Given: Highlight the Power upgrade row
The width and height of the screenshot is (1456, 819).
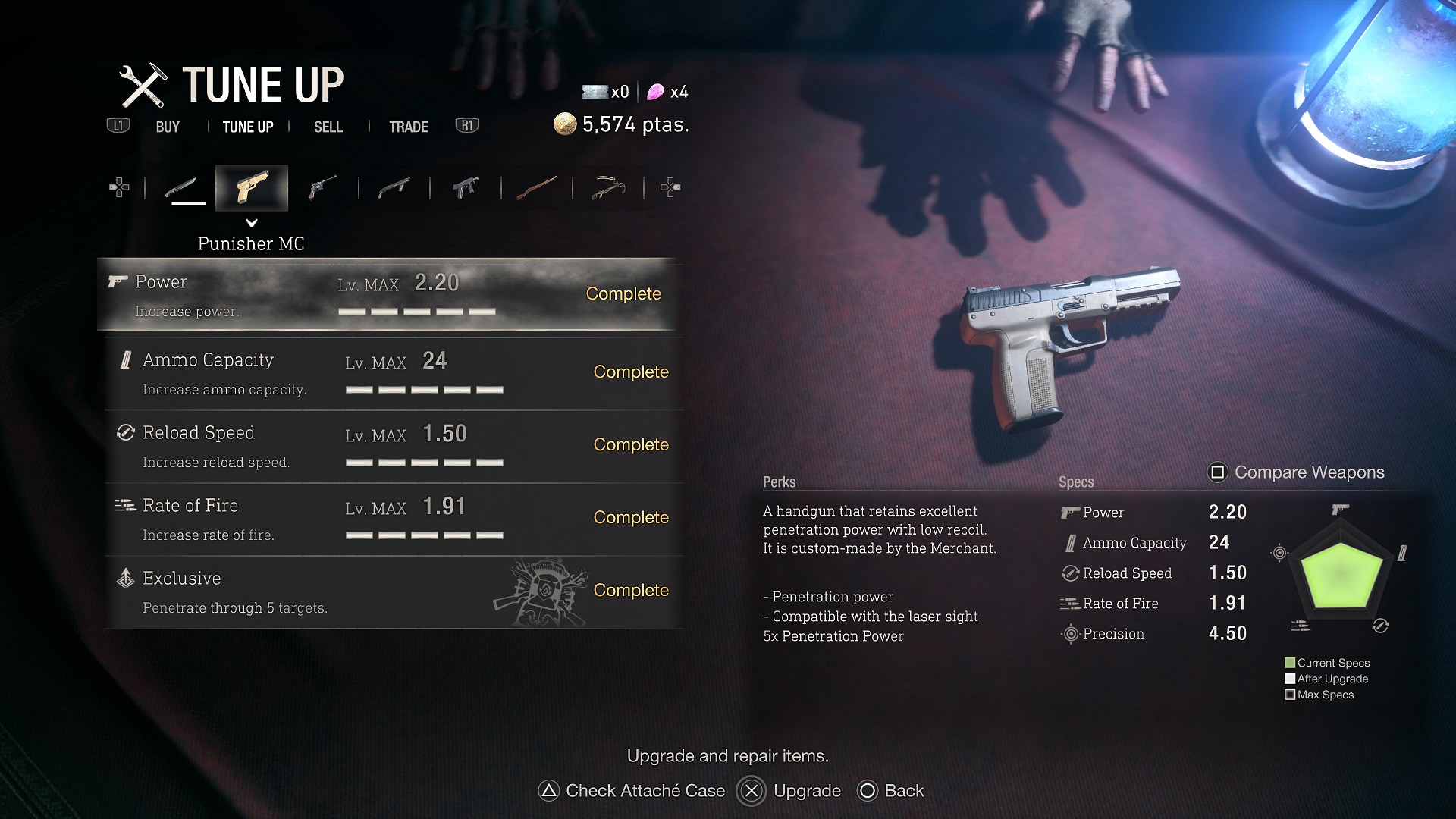Looking at the screenshot, I should [387, 294].
